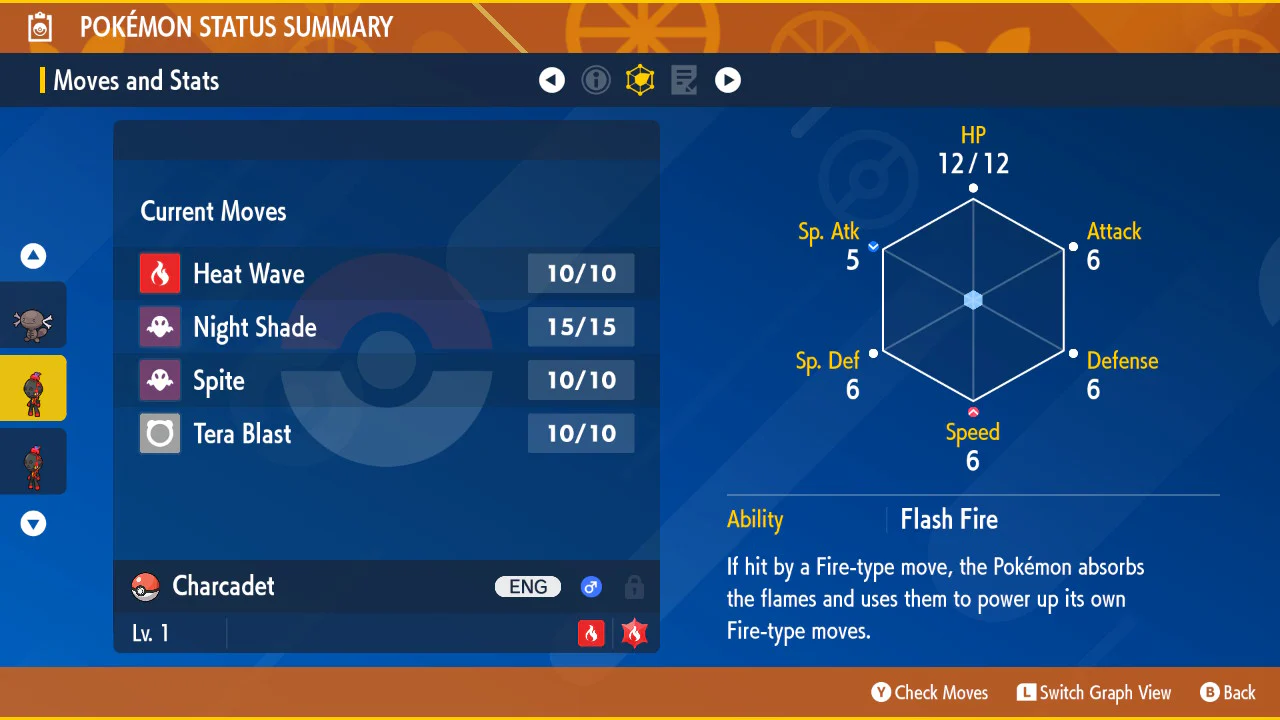
Task: Click the Check Moves option
Action: pos(930,692)
